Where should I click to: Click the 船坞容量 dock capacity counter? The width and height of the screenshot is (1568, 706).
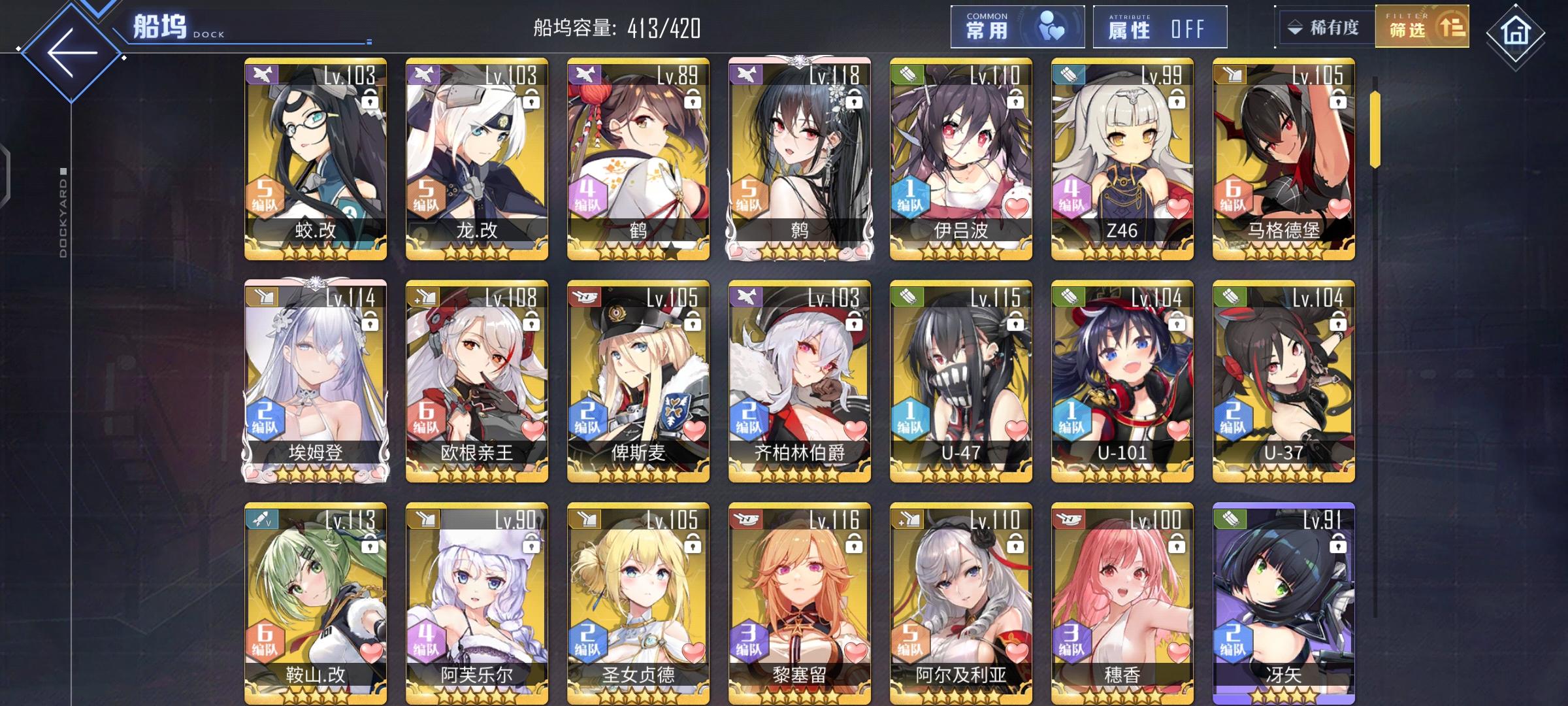coord(618,27)
